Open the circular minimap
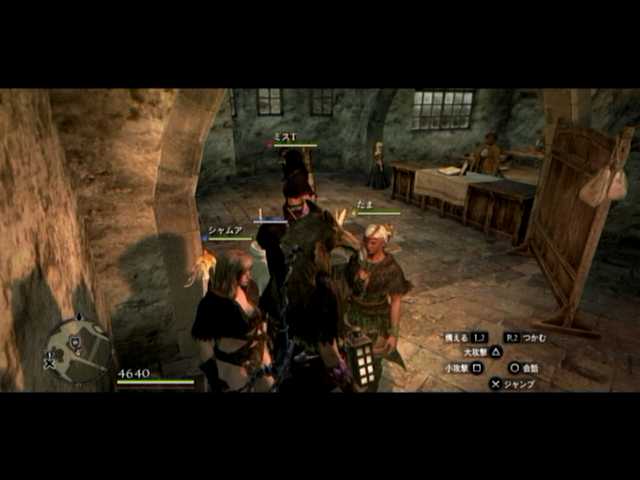The image size is (640, 480). [78, 349]
